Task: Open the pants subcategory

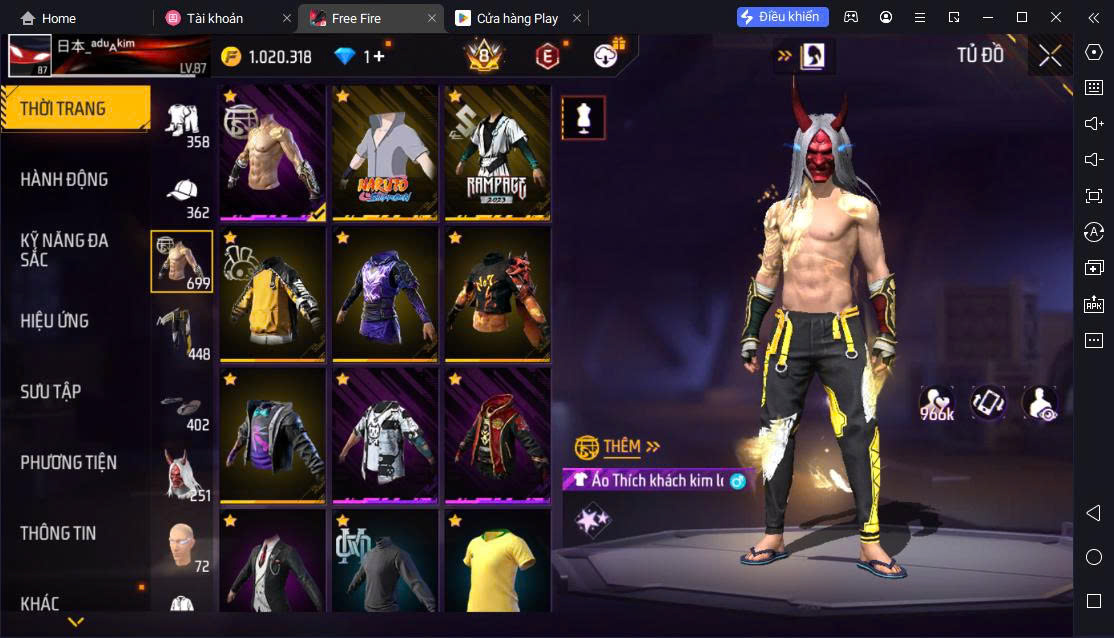Action: pyautogui.click(x=181, y=332)
